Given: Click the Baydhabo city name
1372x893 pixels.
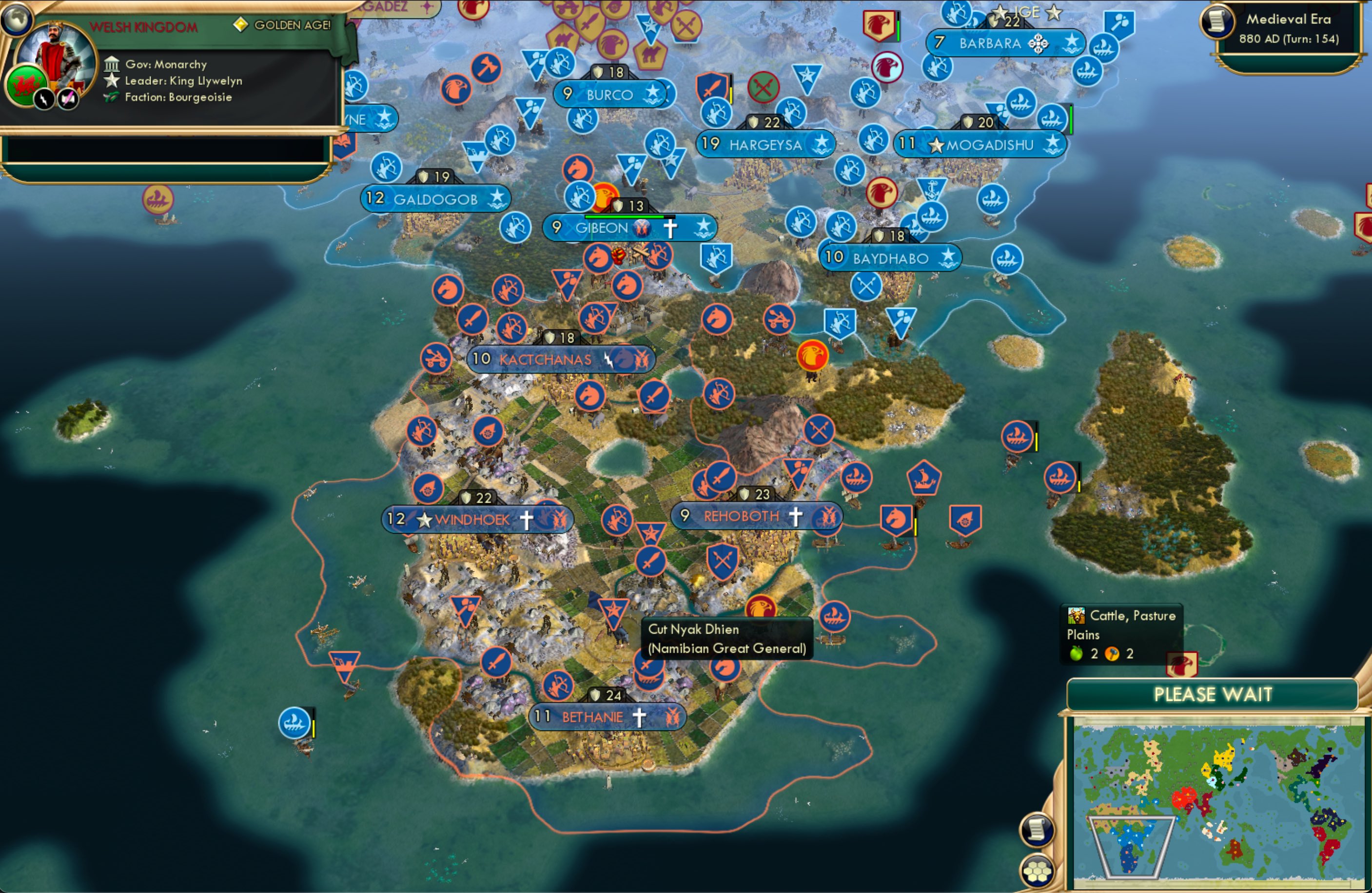Looking at the screenshot, I should (x=890, y=258).
